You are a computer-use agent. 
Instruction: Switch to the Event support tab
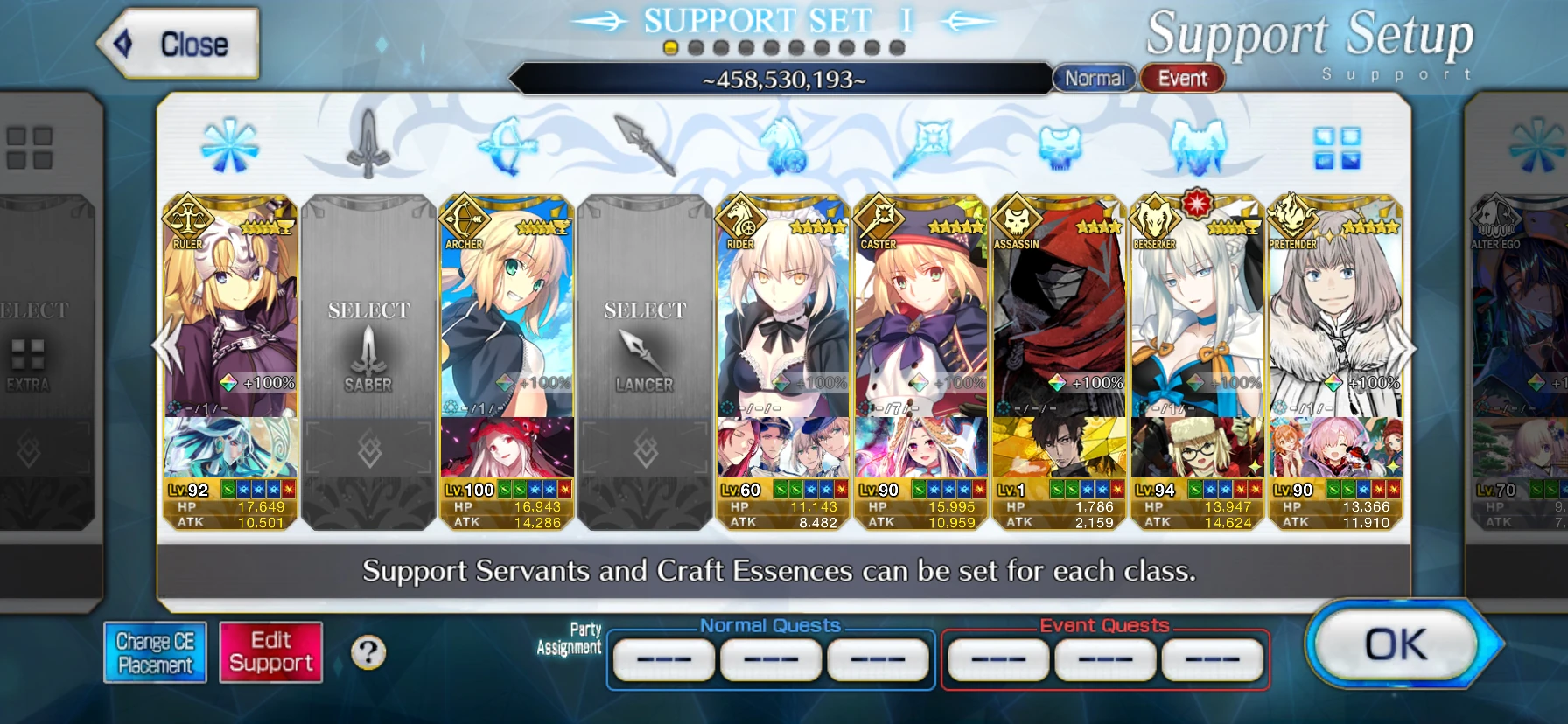click(x=1183, y=78)
